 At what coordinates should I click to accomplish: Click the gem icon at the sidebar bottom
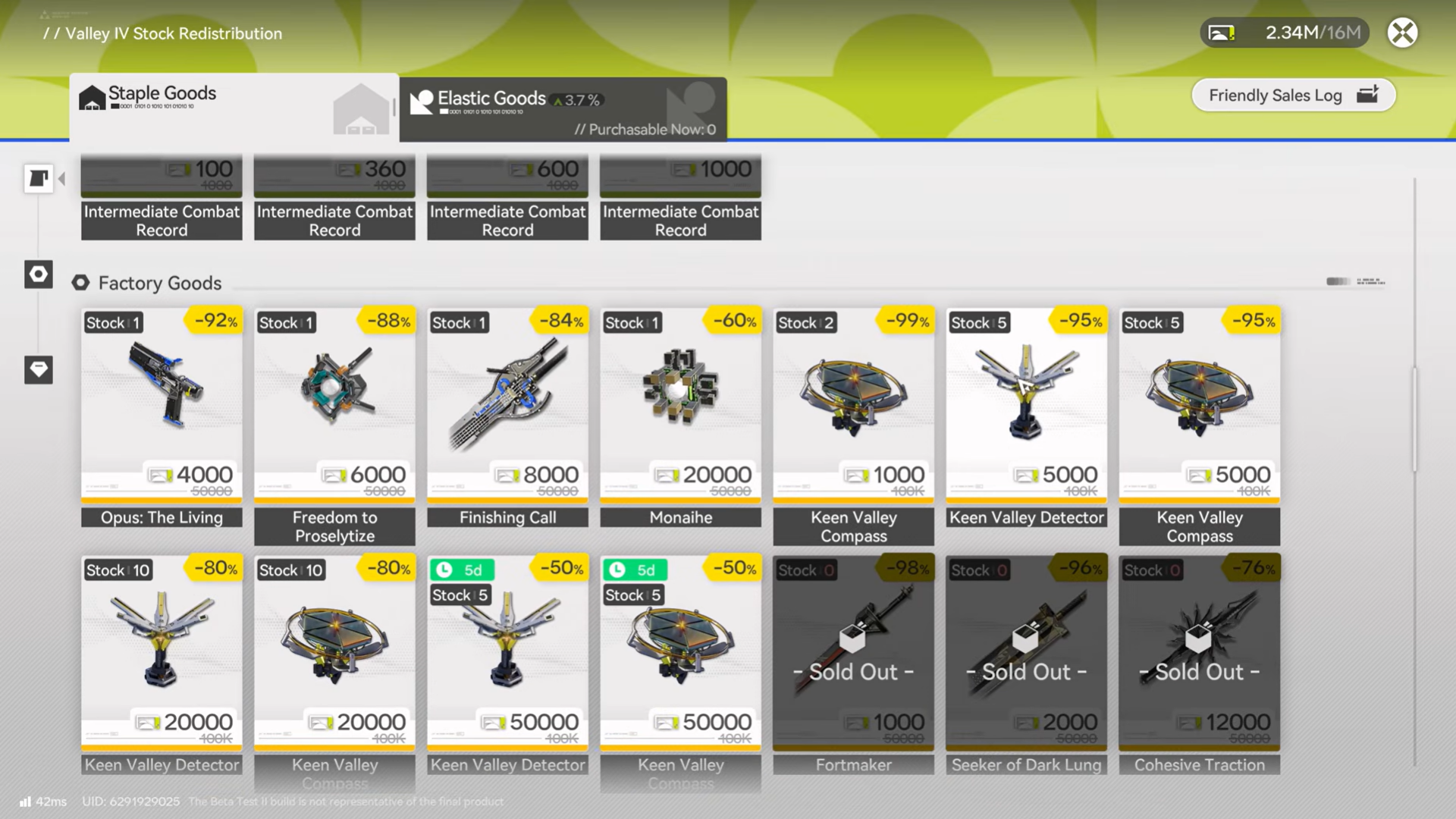(x=39, y=370)
